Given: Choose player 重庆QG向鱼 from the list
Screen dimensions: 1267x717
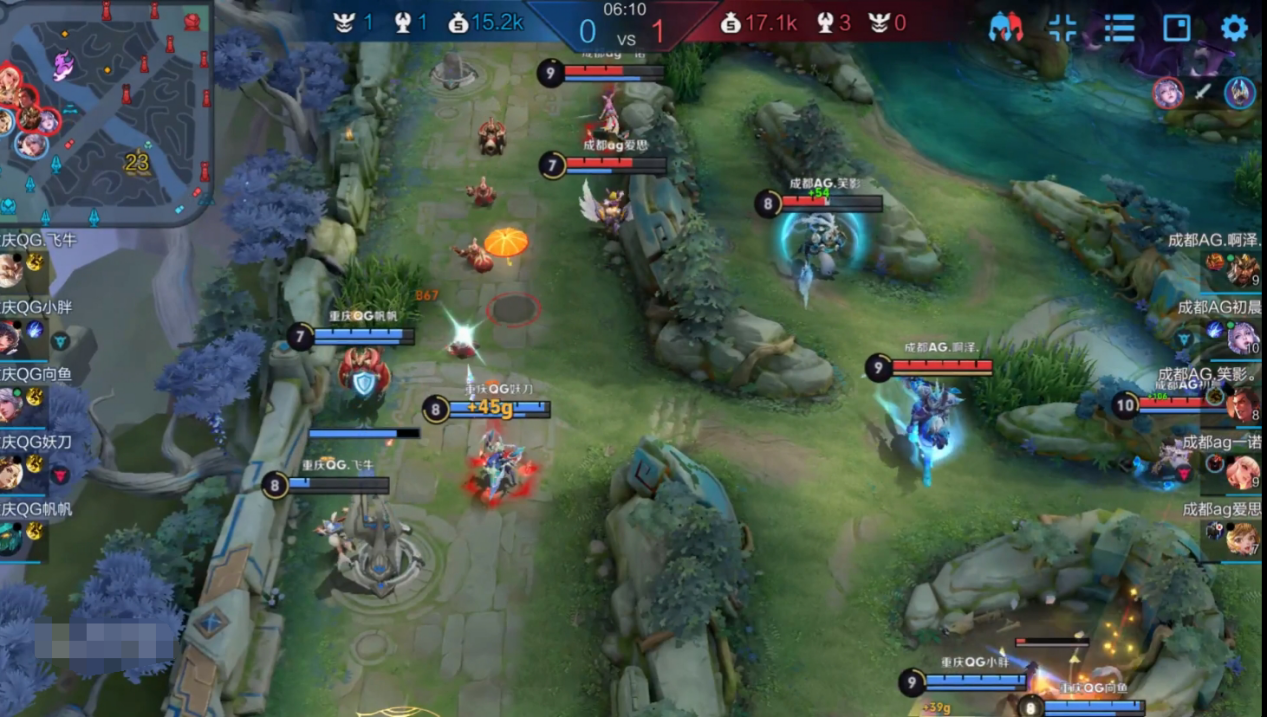Looking at the screenshot, I should point(10,404).
